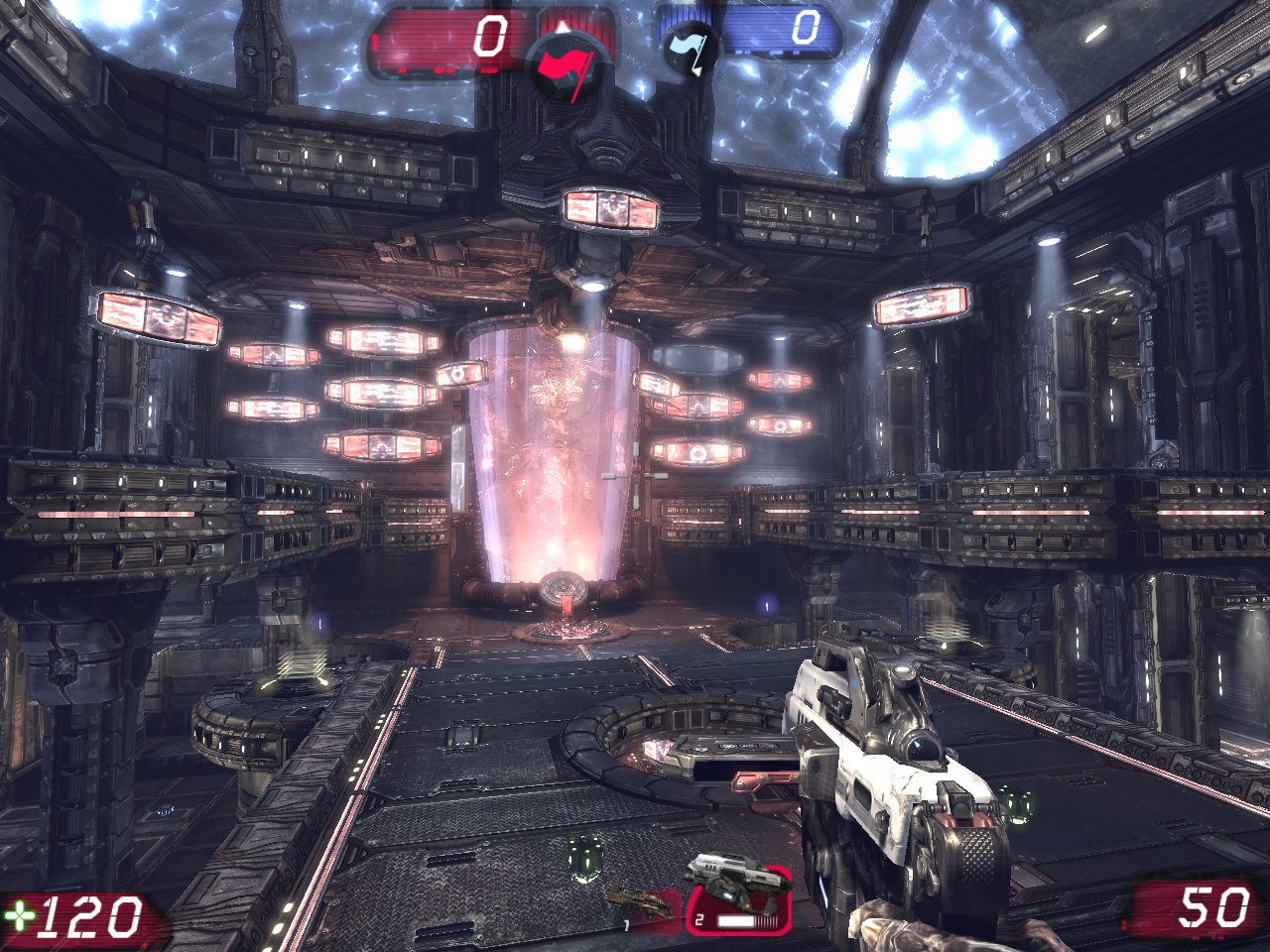Select the Enforcer in weapon slot 2
This screenshot has height=952, width=1270.
tap(737, 897)
